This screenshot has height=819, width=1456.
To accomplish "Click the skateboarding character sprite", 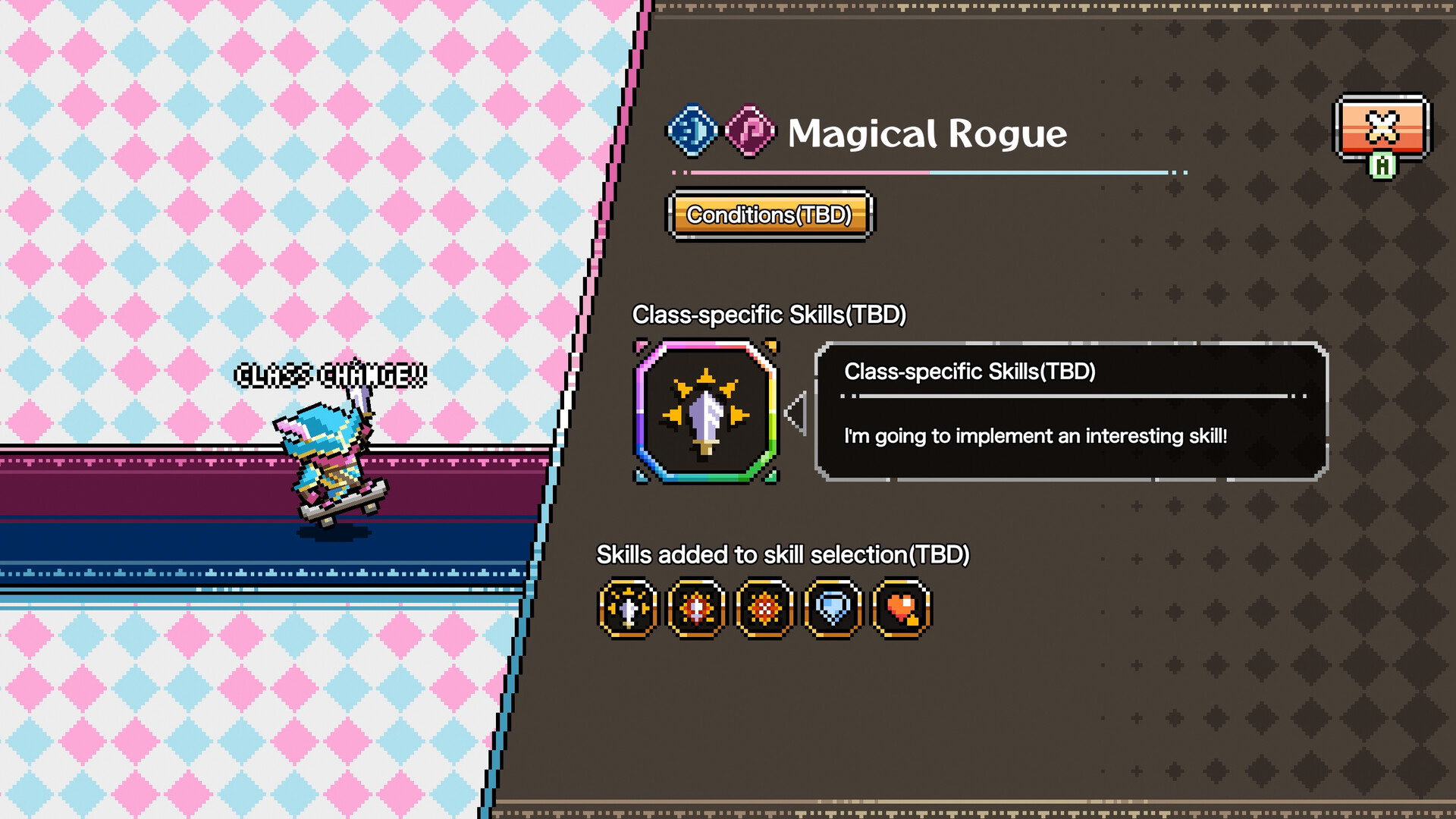I will pos(328,455).
